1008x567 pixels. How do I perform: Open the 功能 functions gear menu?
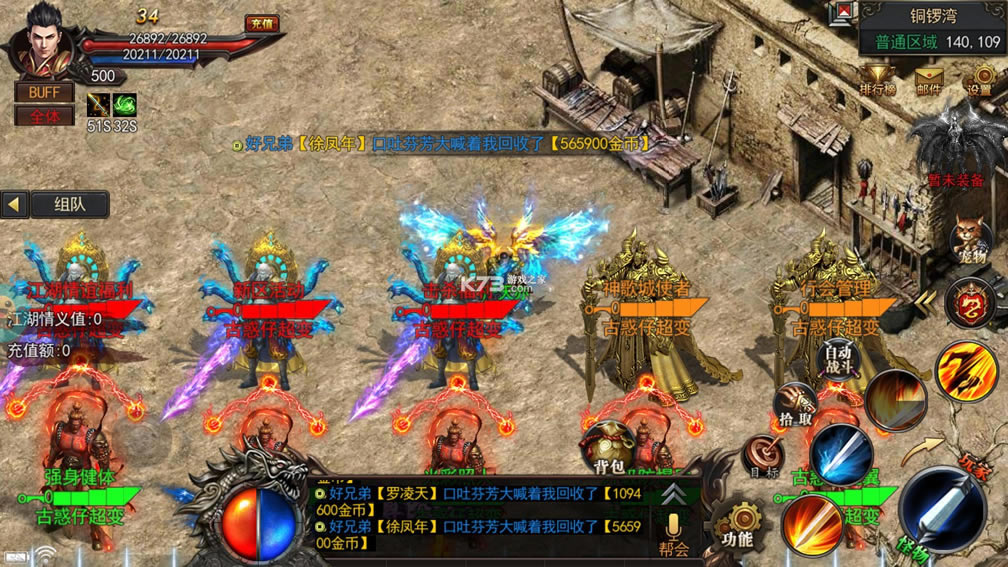coord(738,525)
